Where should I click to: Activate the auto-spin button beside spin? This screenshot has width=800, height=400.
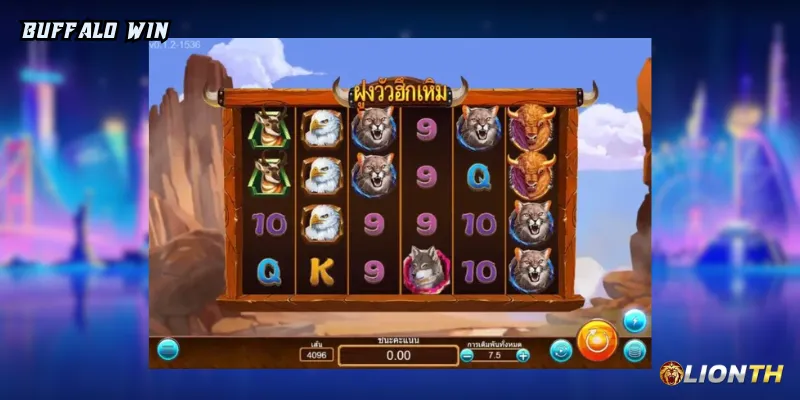coord(560,351)
